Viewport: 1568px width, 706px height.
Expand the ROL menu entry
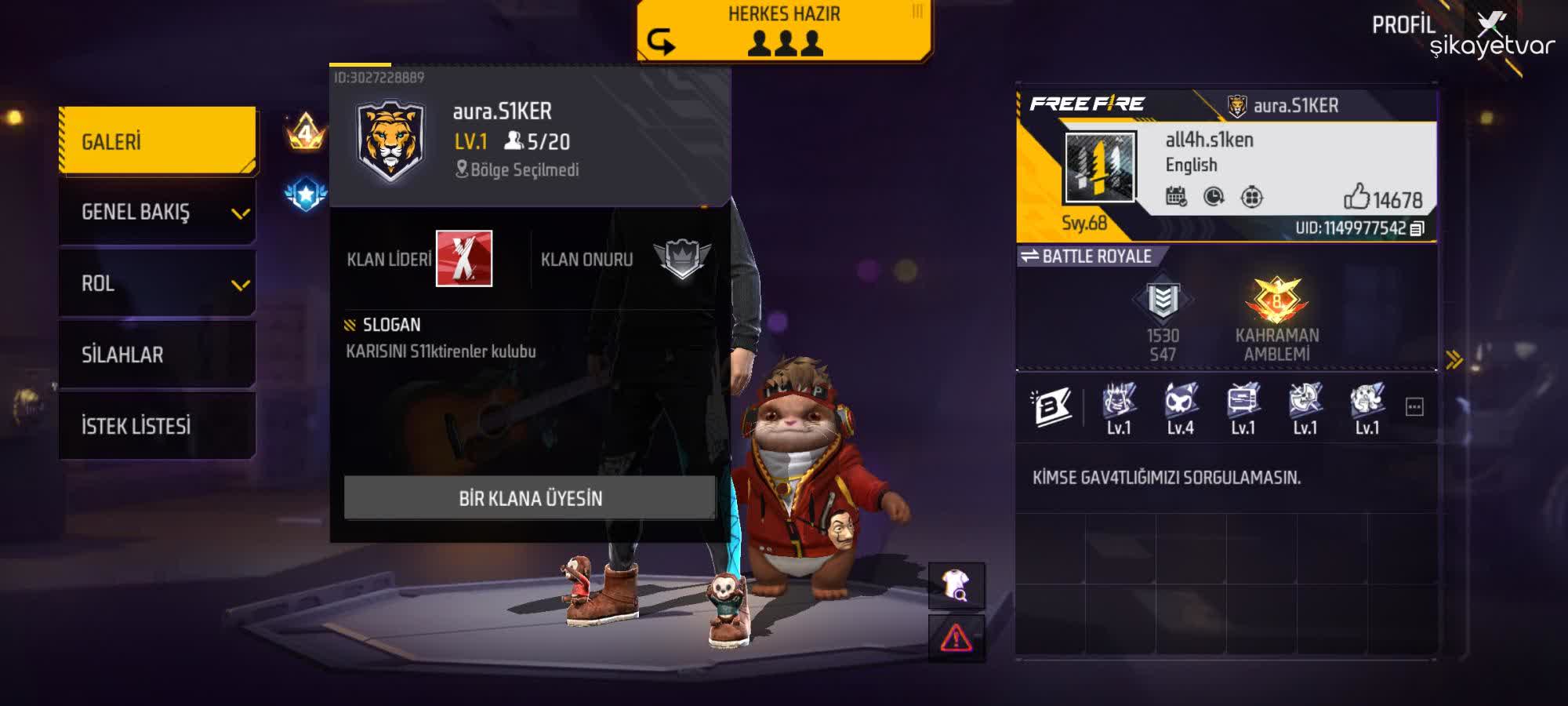coord(158,283)
